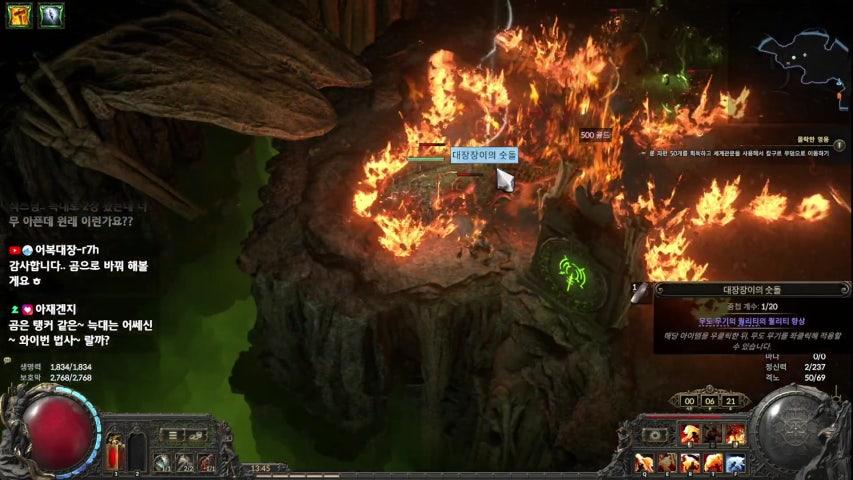Click the orange buff icon
The width and height of the screenshot is (853, 480).
[21, 15]
